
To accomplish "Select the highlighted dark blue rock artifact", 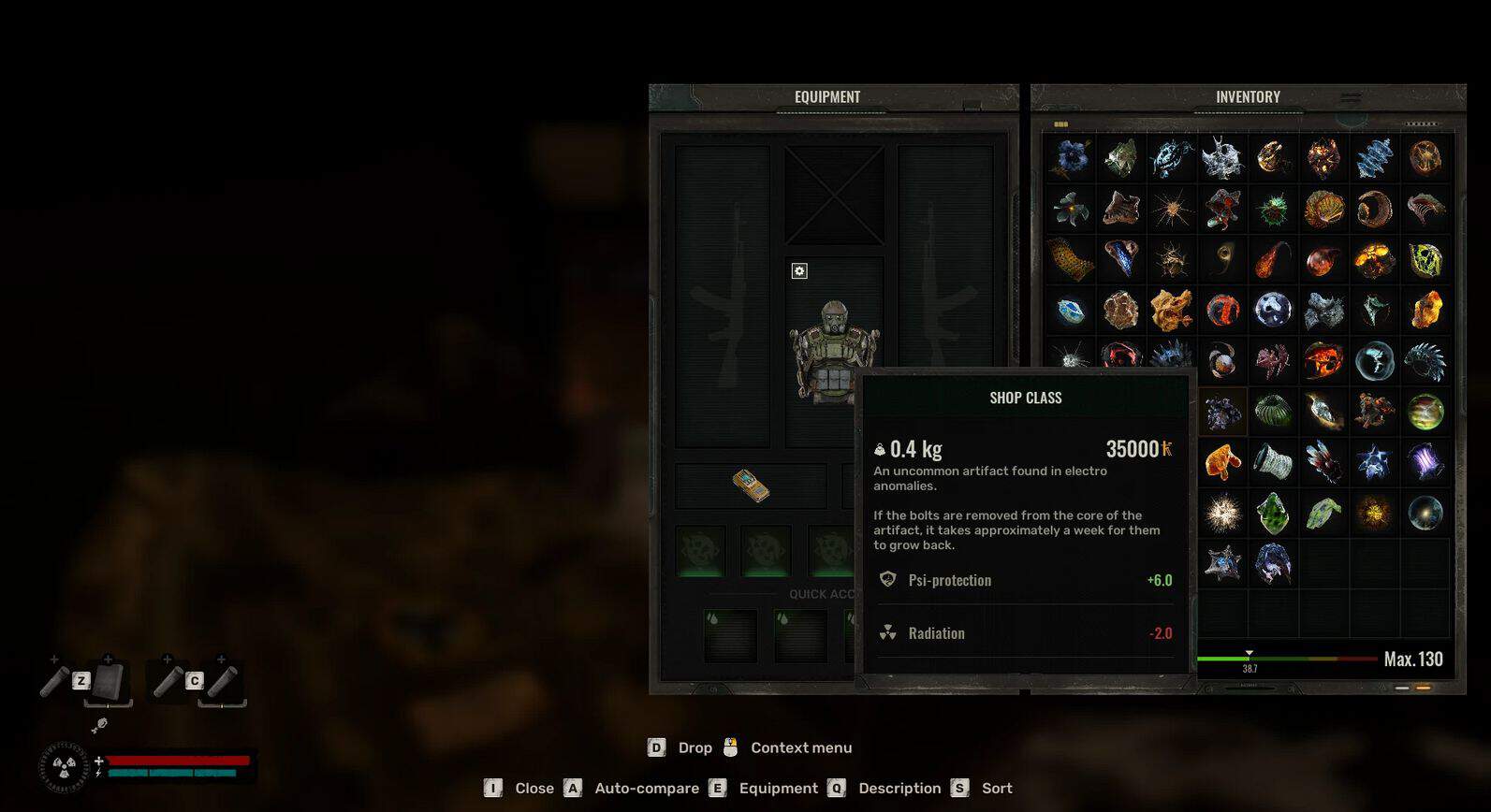I will pyautogui.click(x=1222, y=412).
